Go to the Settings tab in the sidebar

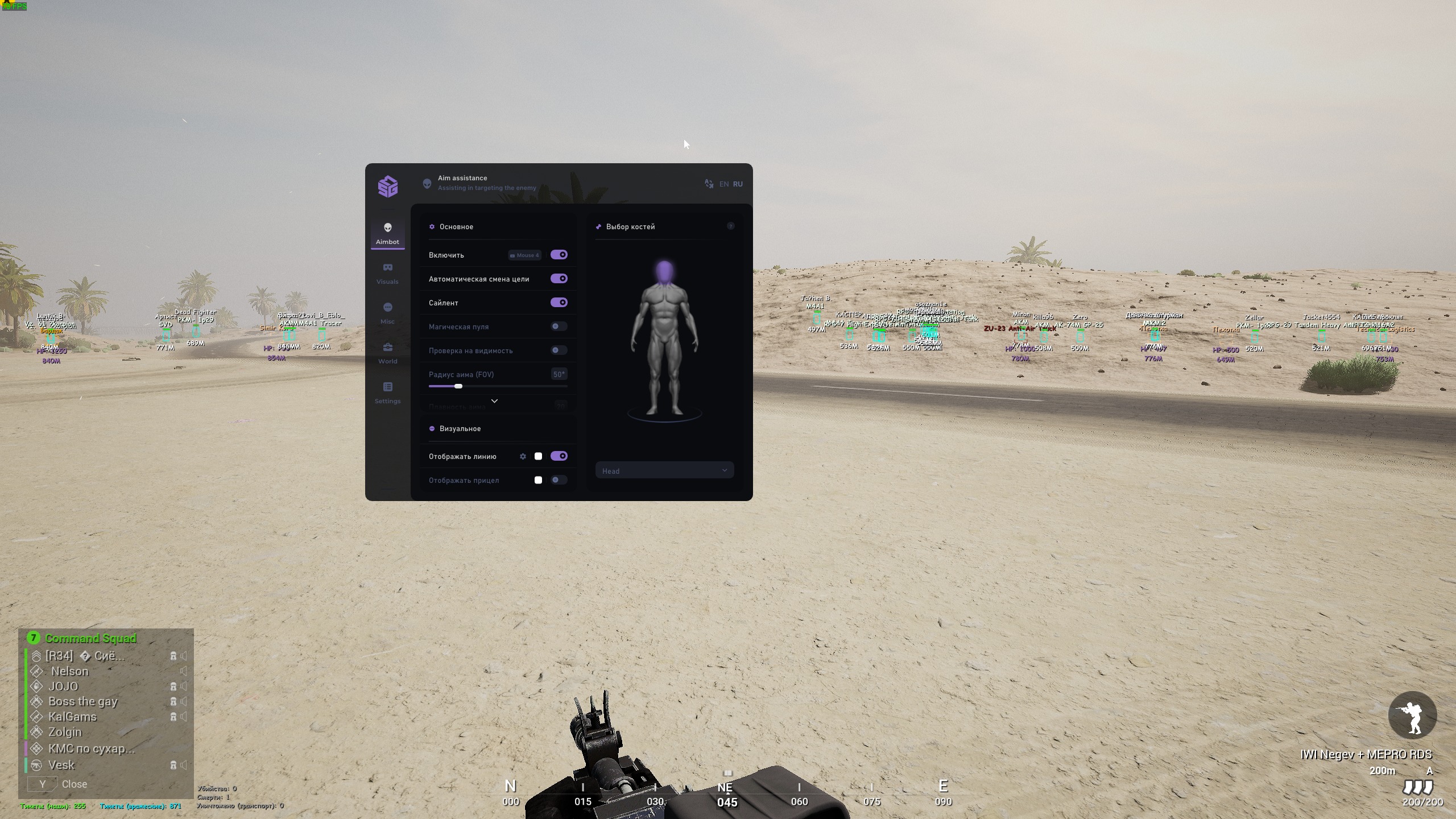[x=387, y=392]
